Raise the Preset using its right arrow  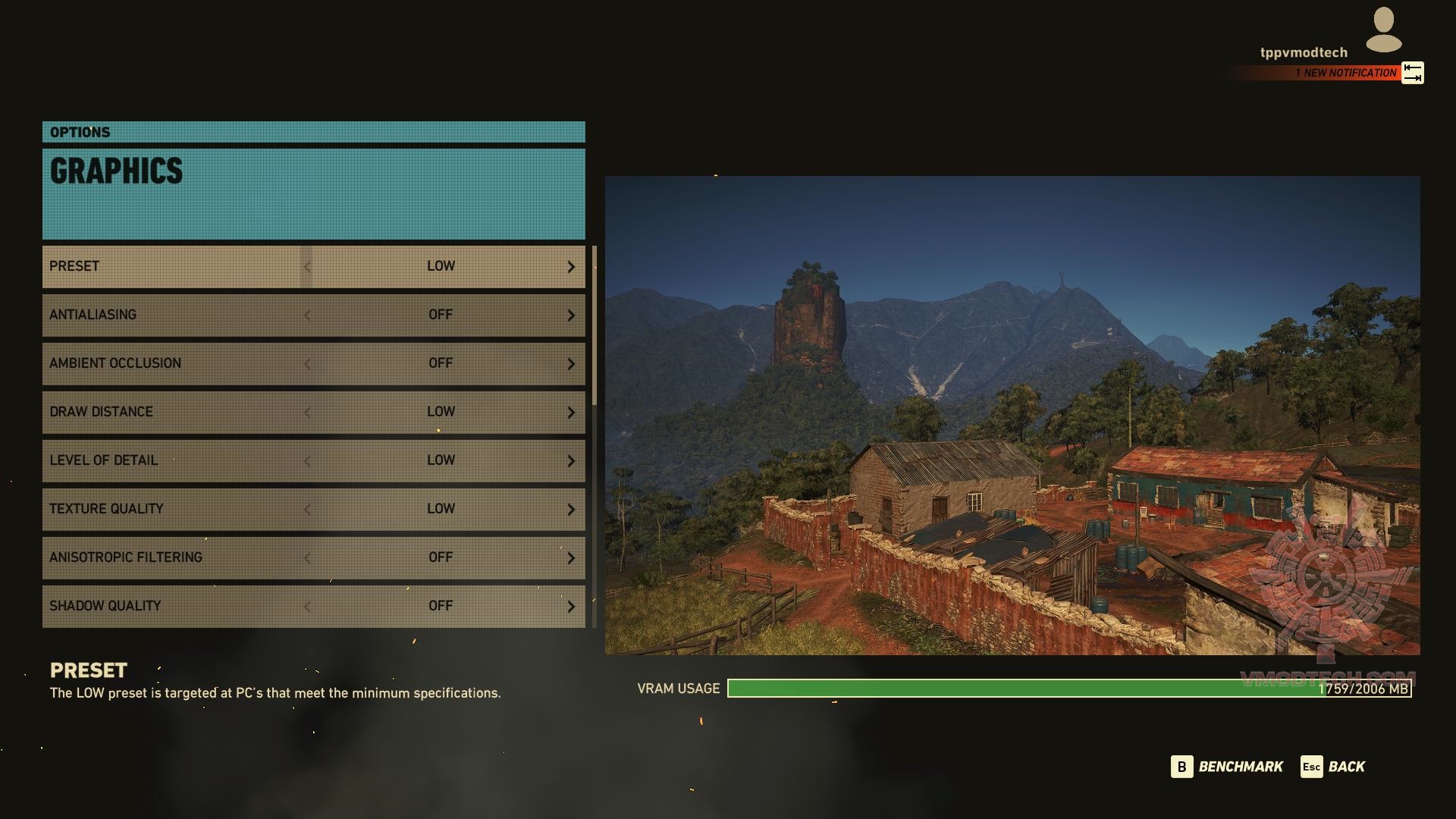click(x=571, y=267)
